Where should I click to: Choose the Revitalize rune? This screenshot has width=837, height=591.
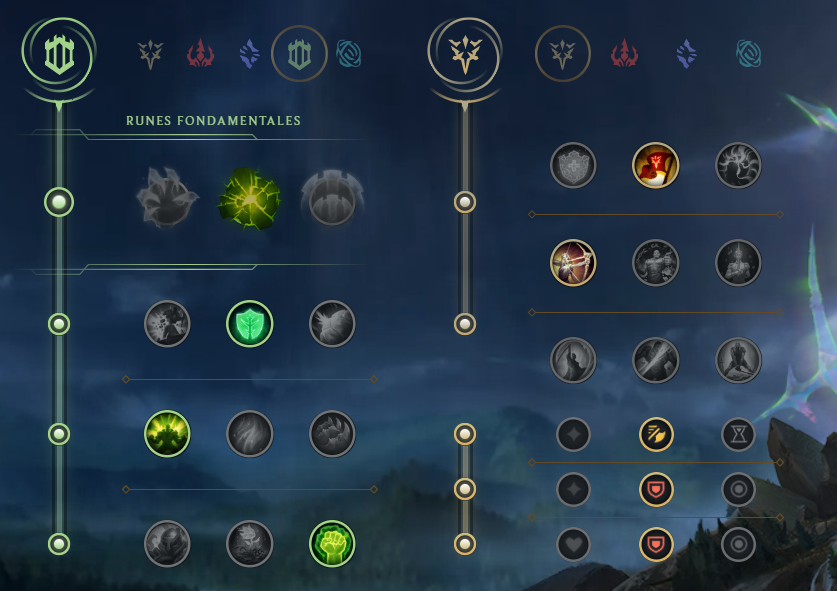(x=250, y=543)
